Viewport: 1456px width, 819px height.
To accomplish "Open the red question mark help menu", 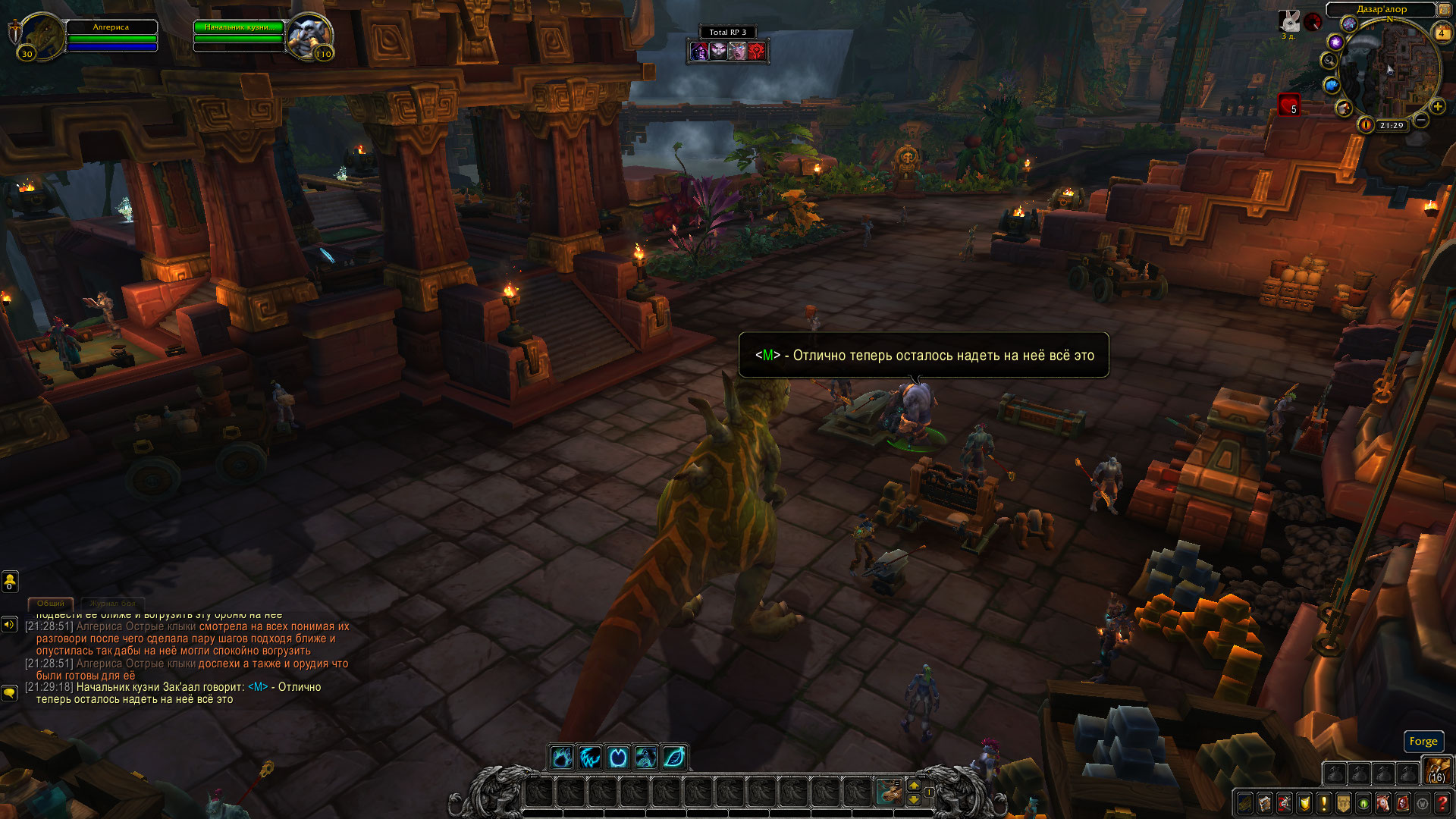I will [x=1442, y=803].
